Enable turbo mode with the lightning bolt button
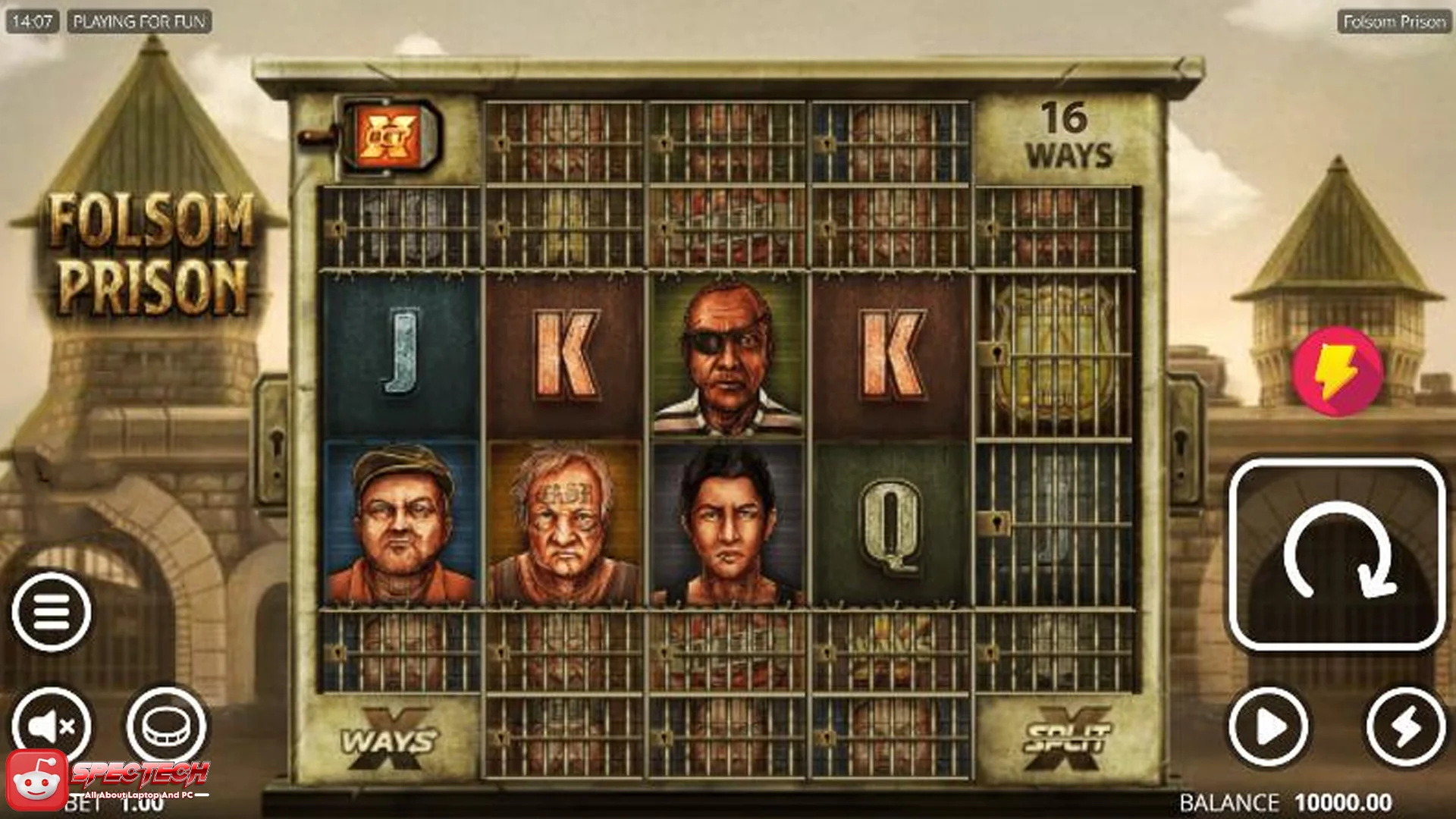 click(x=1407, y=724)
